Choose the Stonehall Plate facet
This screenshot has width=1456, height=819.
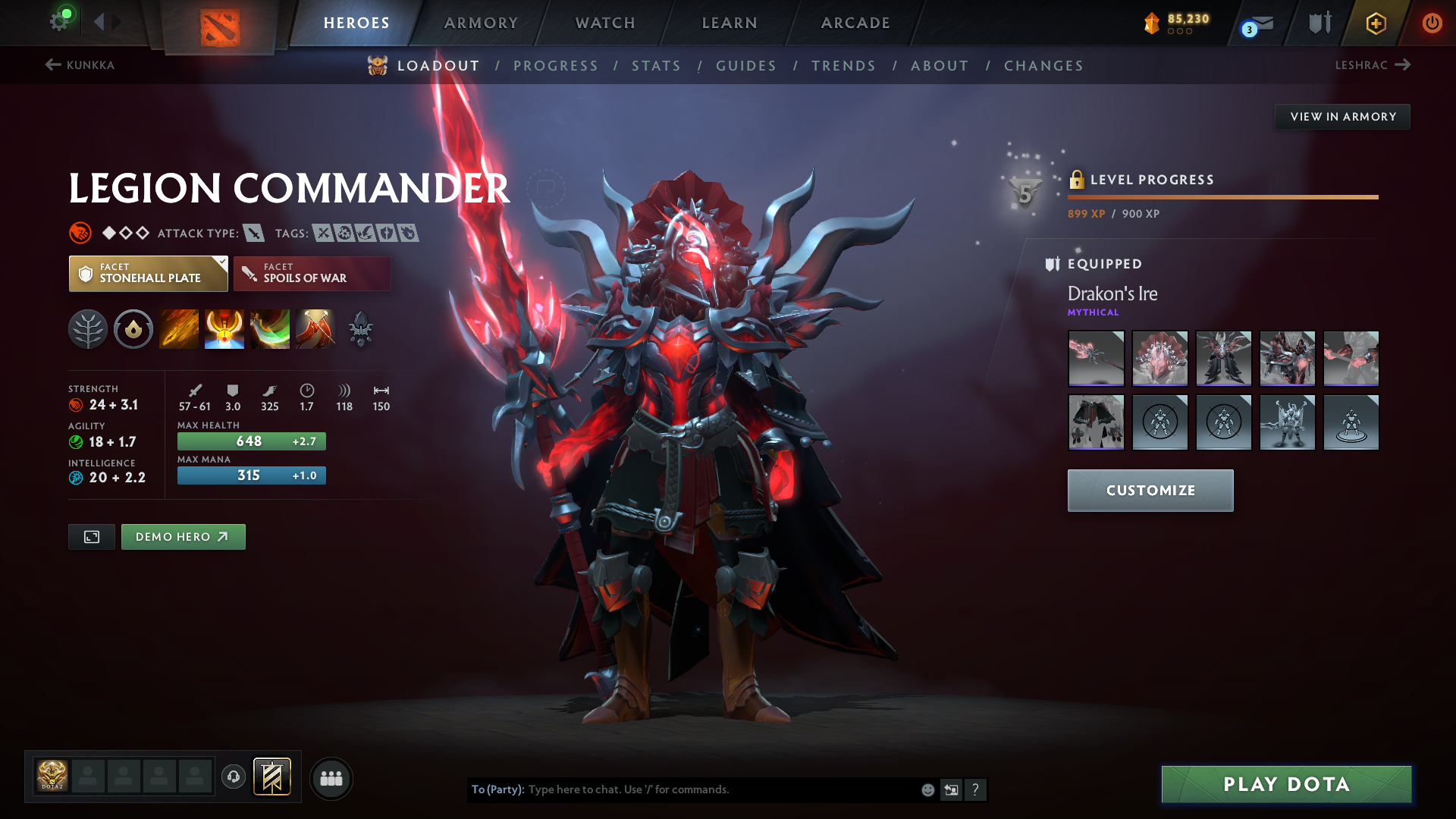(149, 274)
